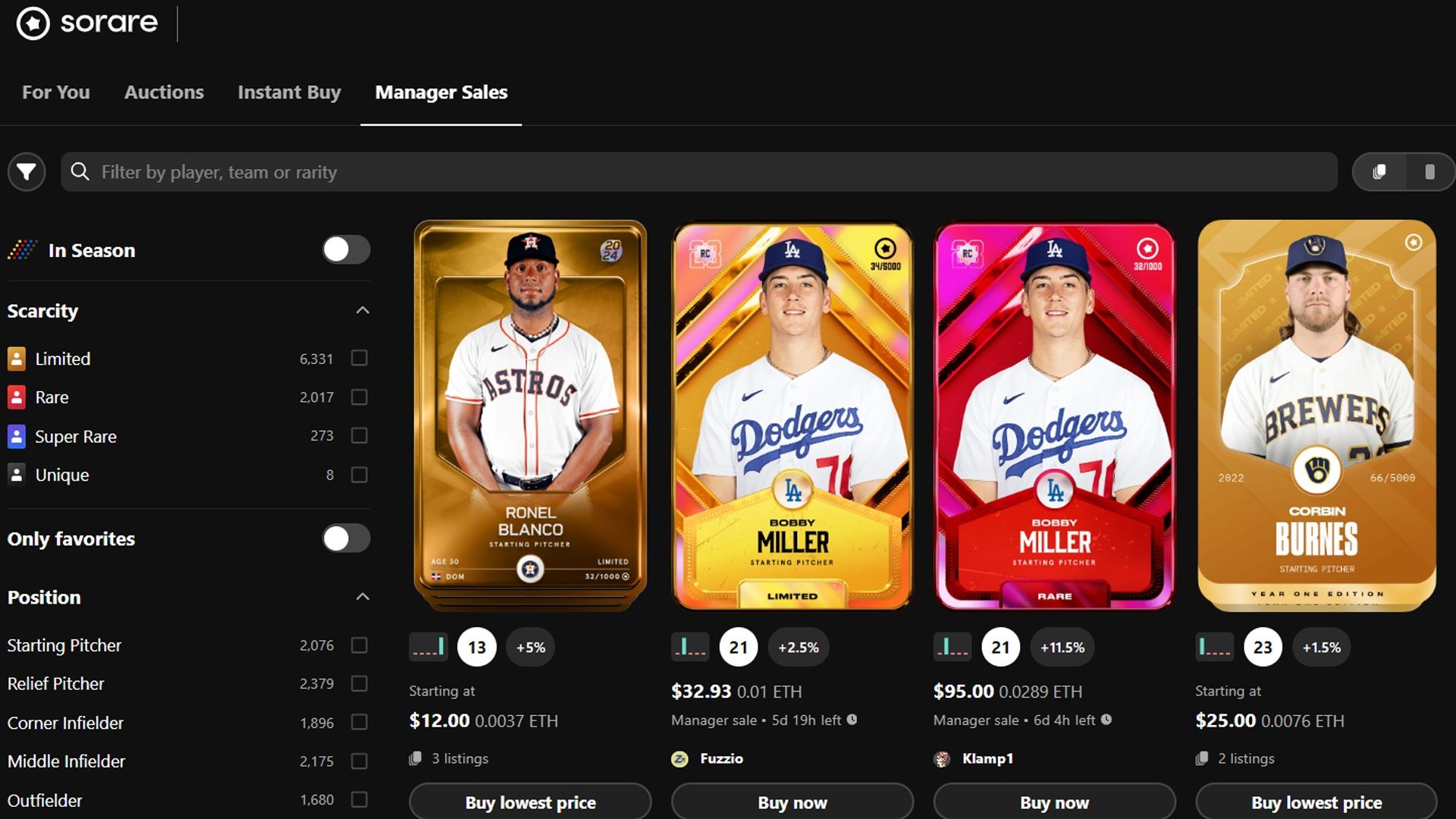Viewport: 1456px width, 819px height.
Task: Click the search magnifier icon
Action: (x=80, y=172)
